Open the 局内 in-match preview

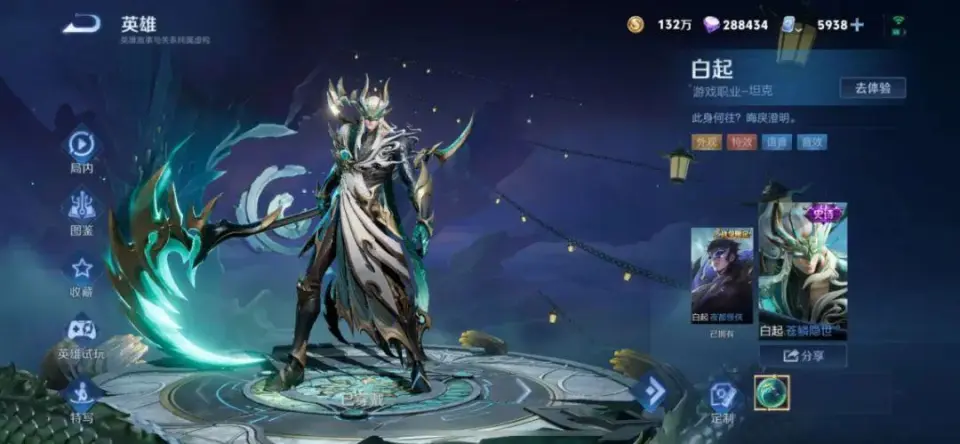point(82,148)
